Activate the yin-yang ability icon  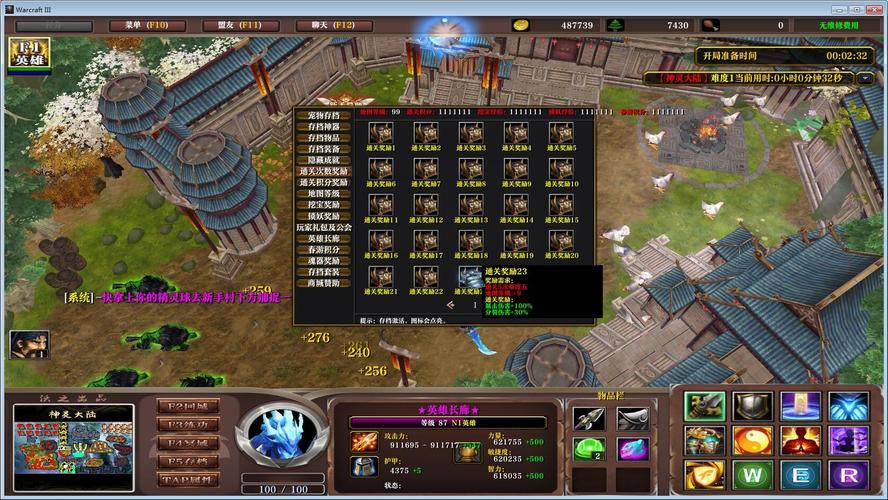coord(753,440)
